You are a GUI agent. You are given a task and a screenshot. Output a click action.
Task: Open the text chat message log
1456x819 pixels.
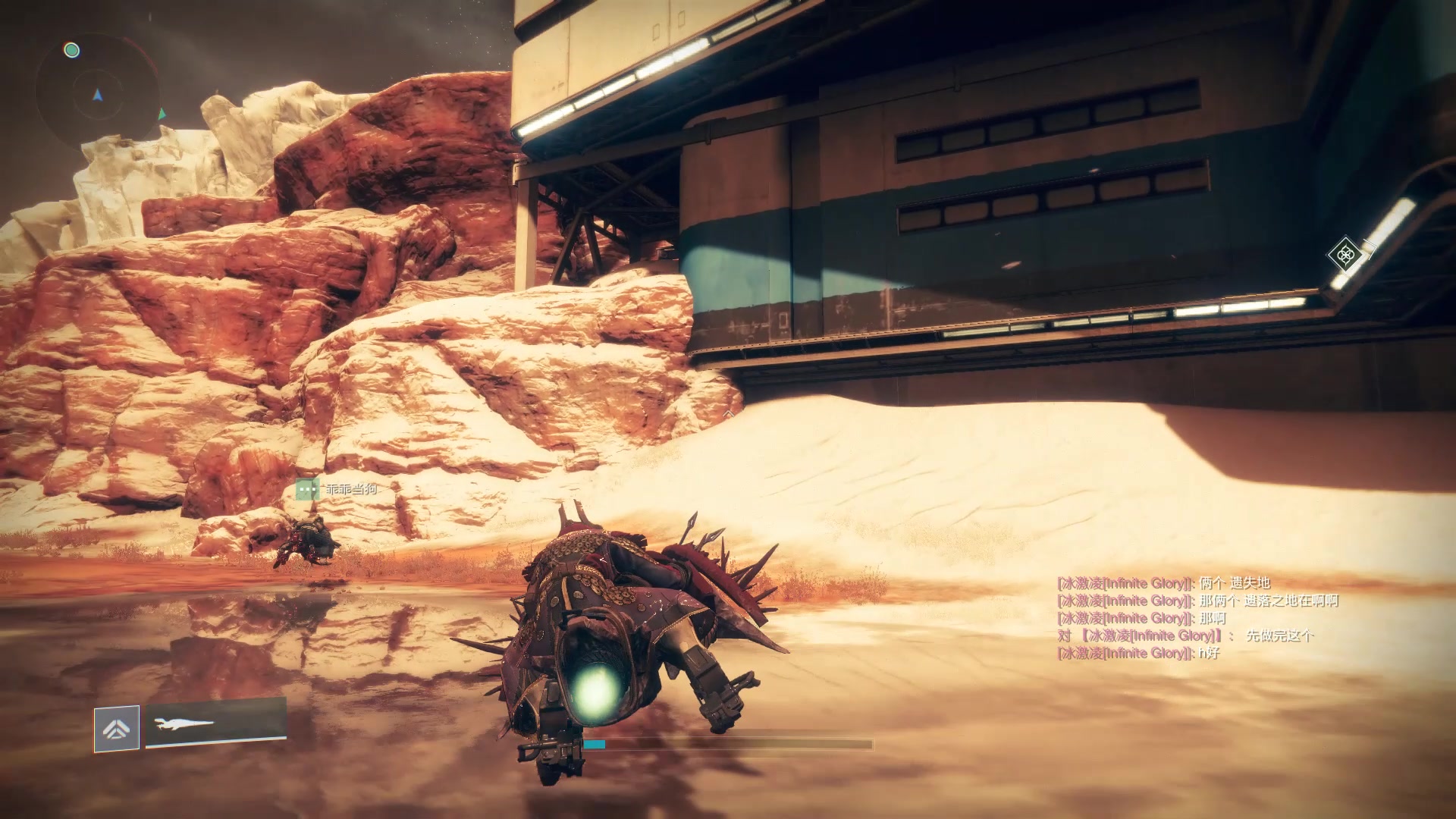tap(1197, 618)
